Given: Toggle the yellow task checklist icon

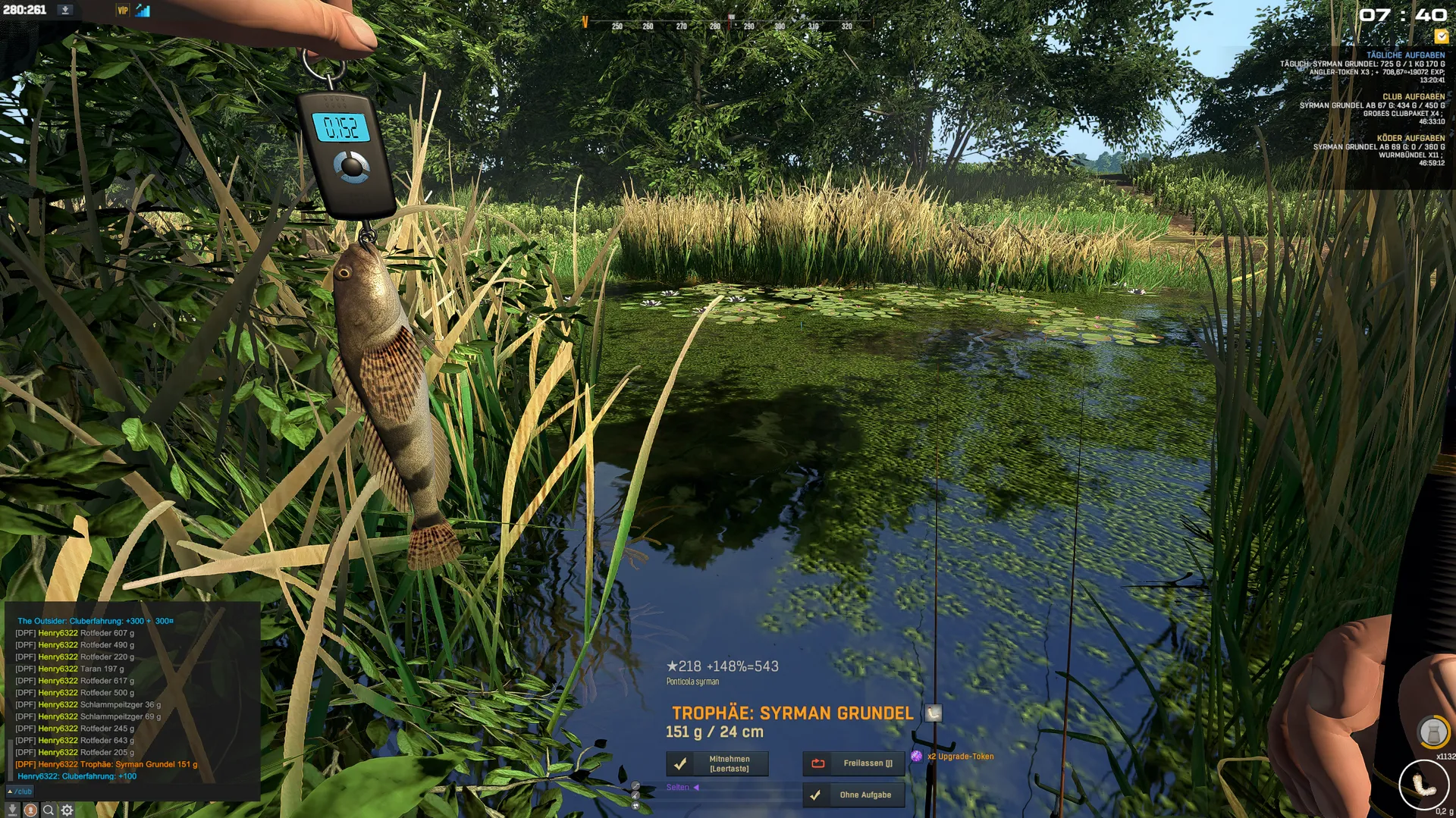Looking at the screenshot, I should click(x=1441, y=36).
